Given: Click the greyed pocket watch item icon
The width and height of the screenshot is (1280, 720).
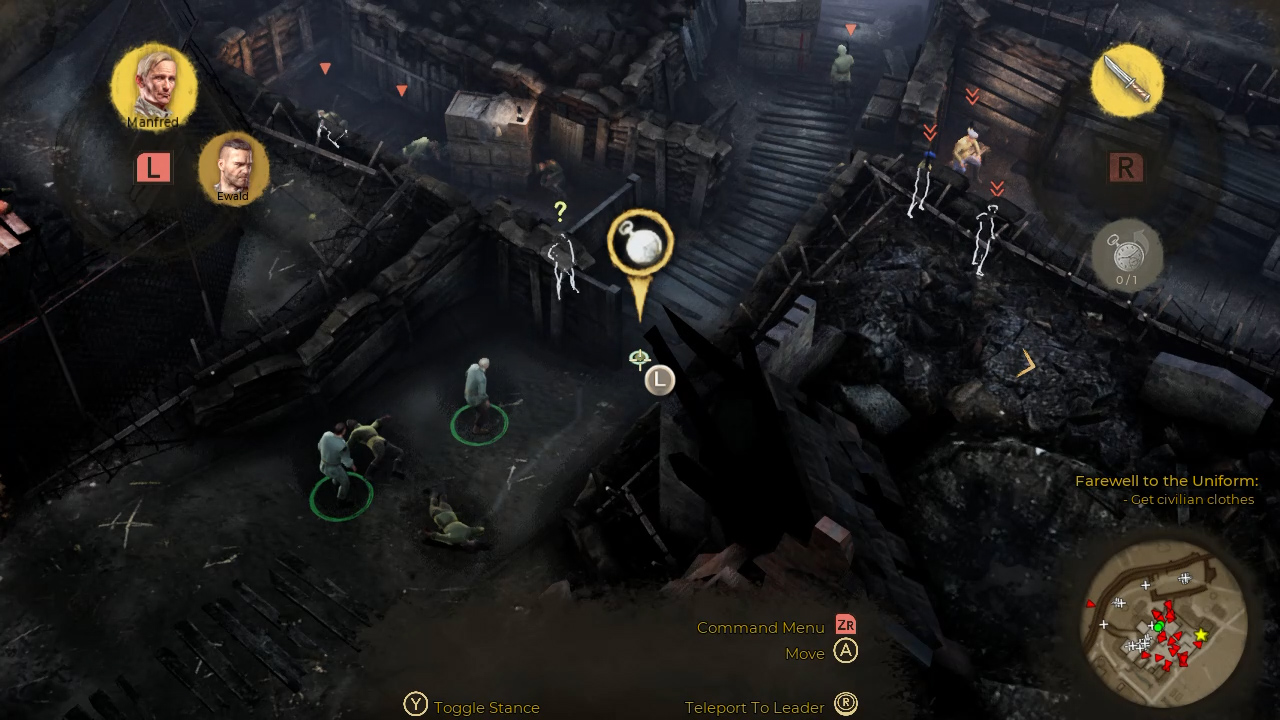Looking at the screenshot, I should pyautogui.click(x=1128, y=257).
